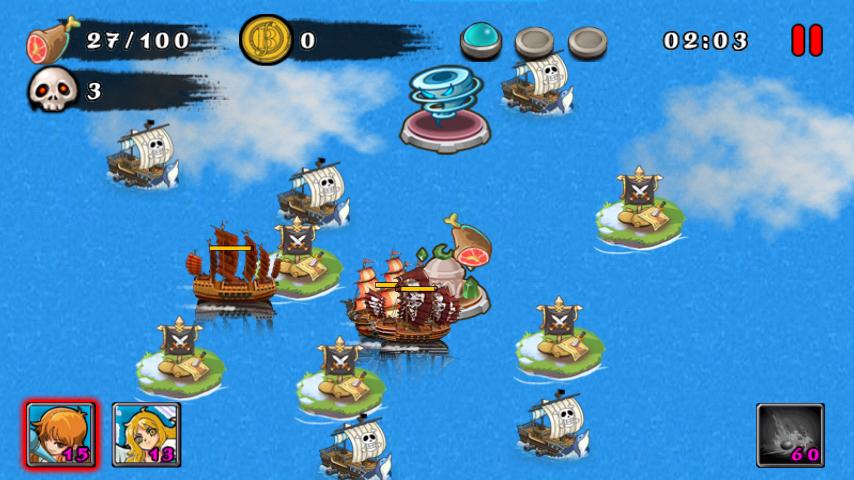The height and width of the screenshot is (480, 854).
Task: Pause the game with the red button
Action: click(x=807, y=40)
